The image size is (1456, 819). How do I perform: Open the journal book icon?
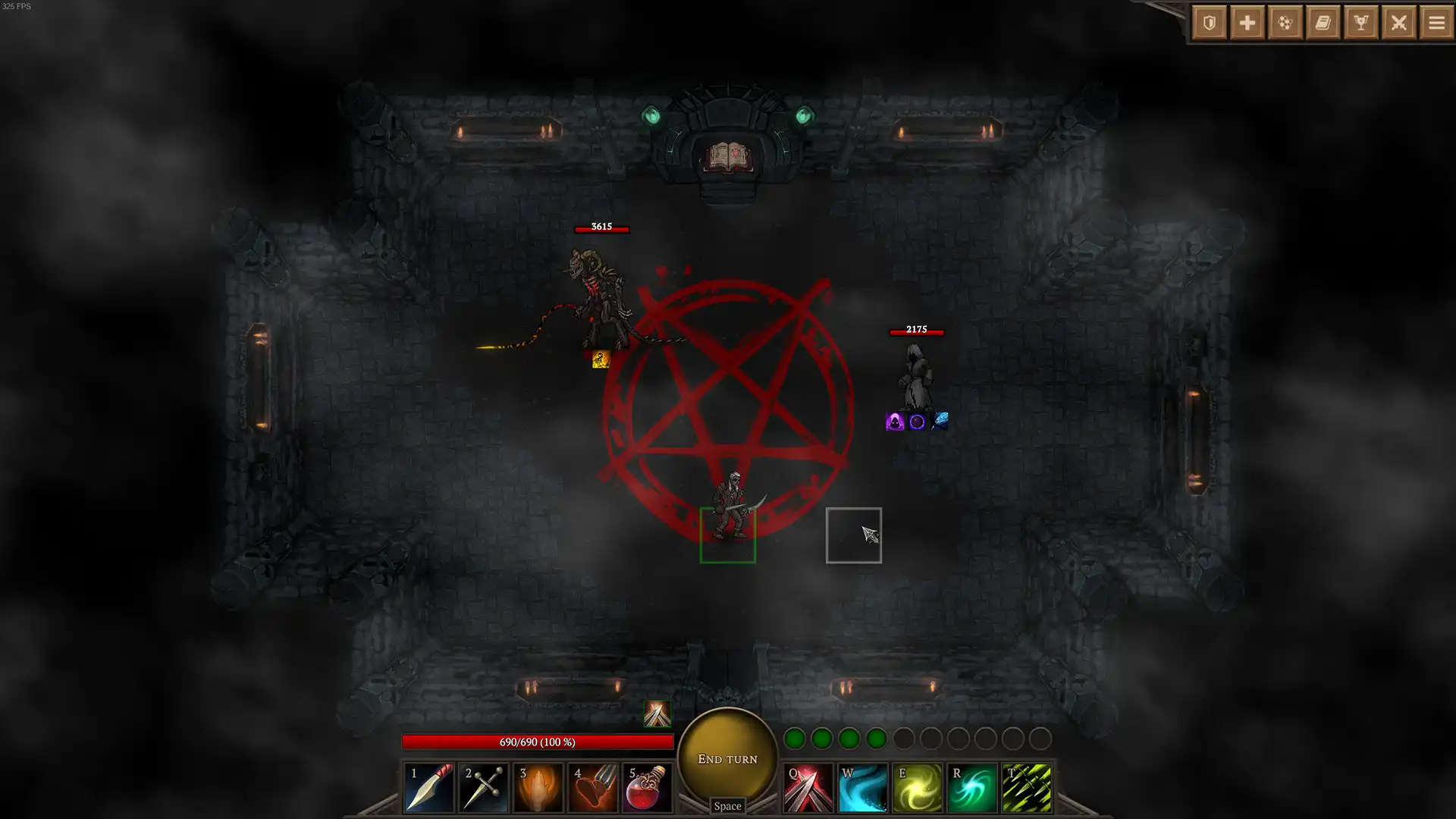(x=1323, y=23)
